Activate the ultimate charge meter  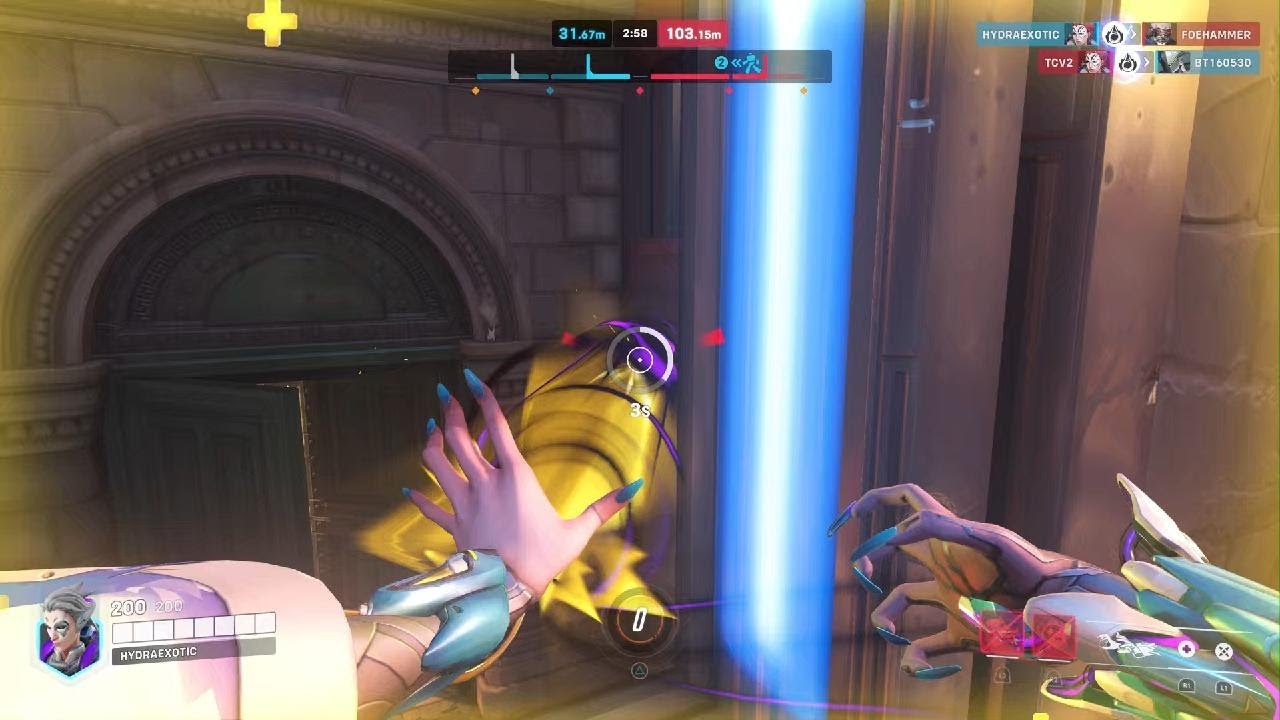coord(639,620)
